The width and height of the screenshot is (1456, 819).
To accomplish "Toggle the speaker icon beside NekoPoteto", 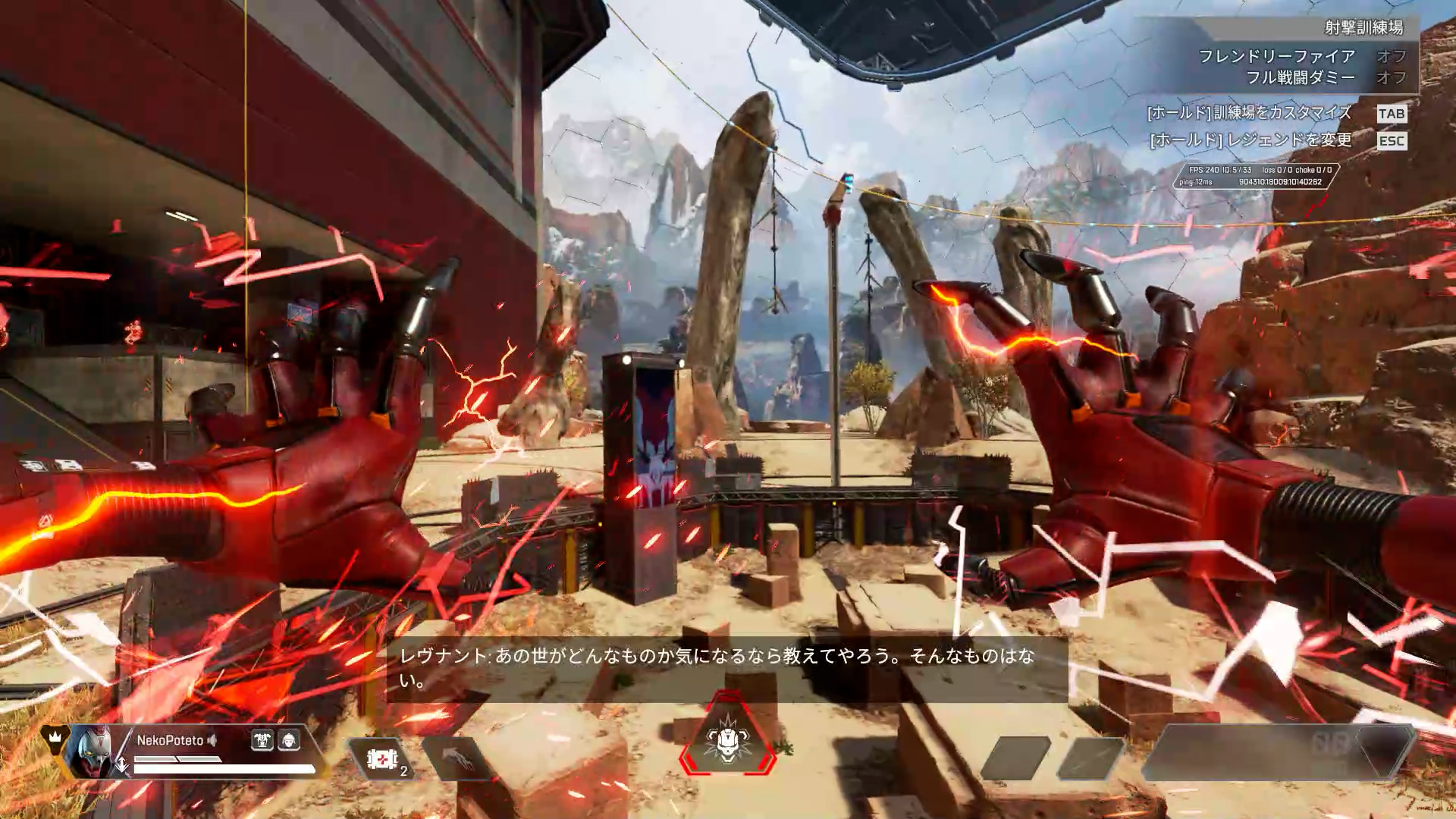I will pos(213,740).
